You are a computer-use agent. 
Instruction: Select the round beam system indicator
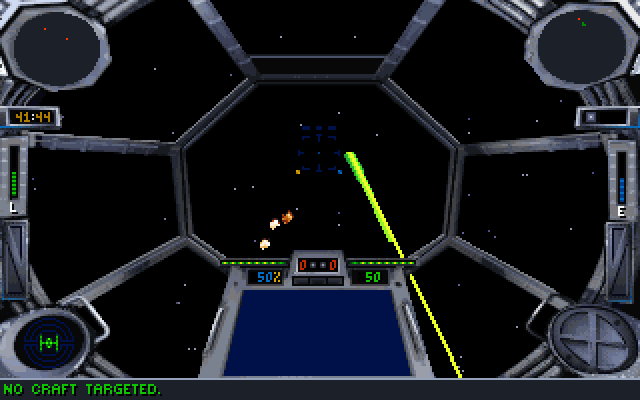click(x=589, y=337)
